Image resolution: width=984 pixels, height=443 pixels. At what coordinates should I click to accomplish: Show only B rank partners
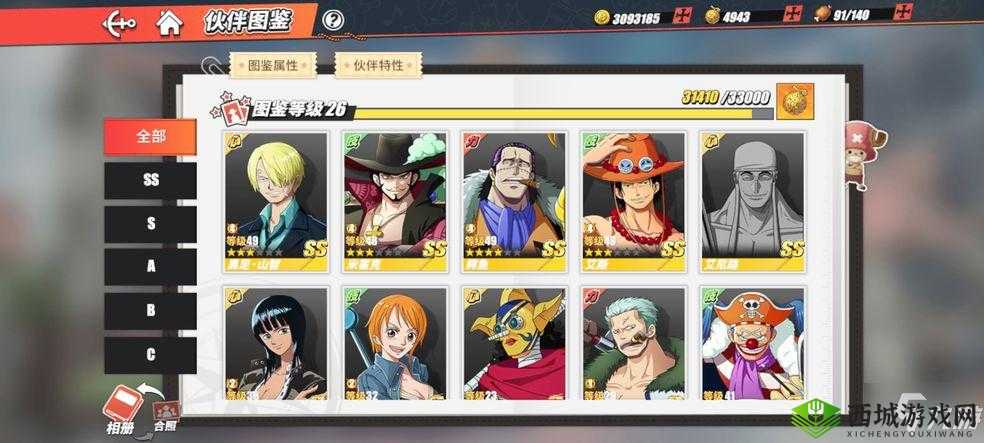pyautogui.click(x=151, y=311)
